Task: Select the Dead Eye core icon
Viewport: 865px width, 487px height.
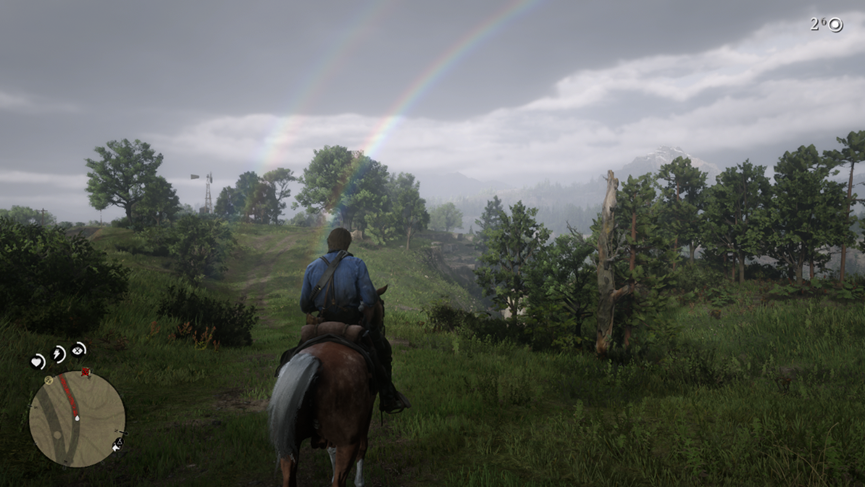Action: tap(79, 349)
